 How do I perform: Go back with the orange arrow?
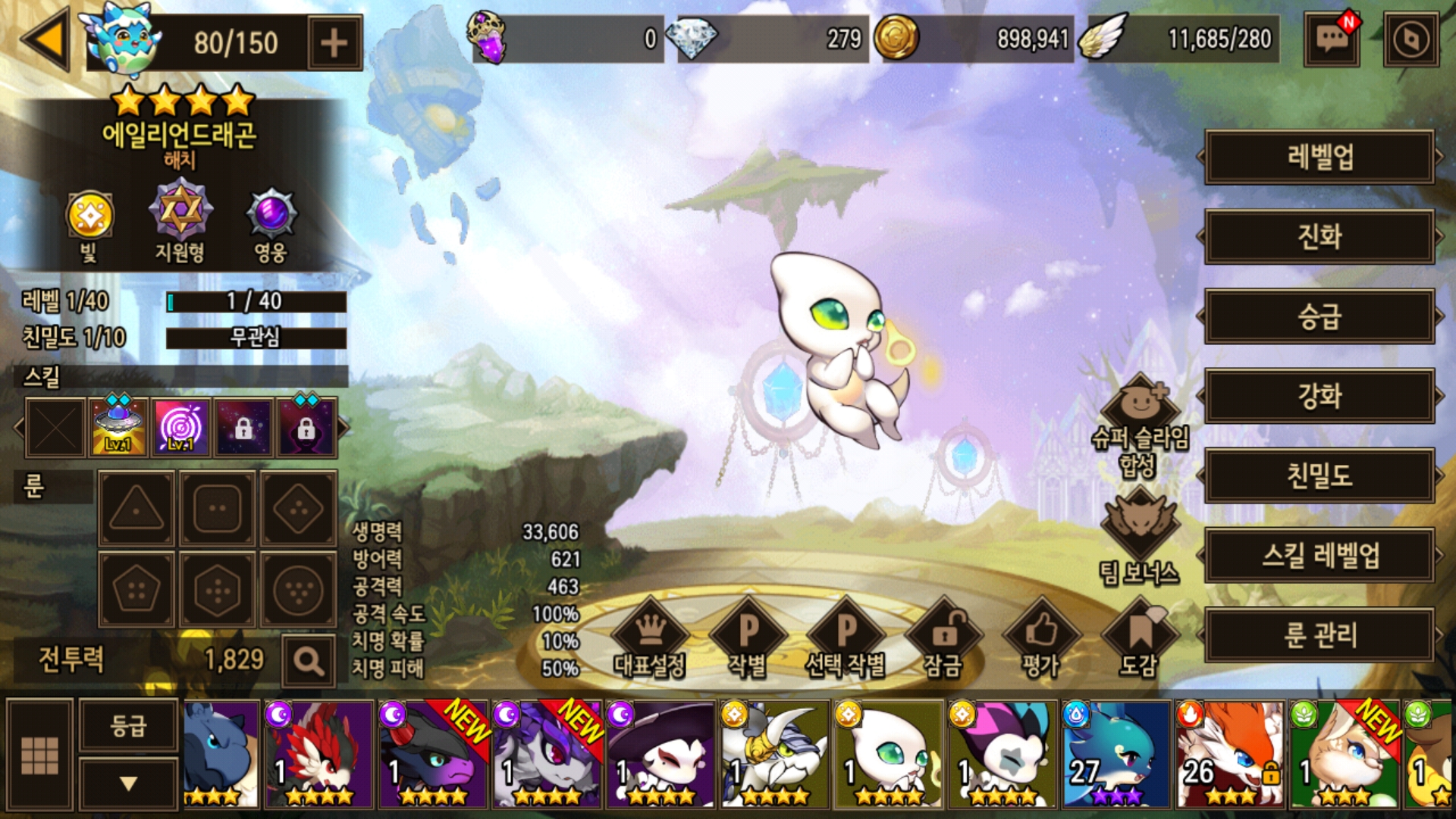pos(47,39)
